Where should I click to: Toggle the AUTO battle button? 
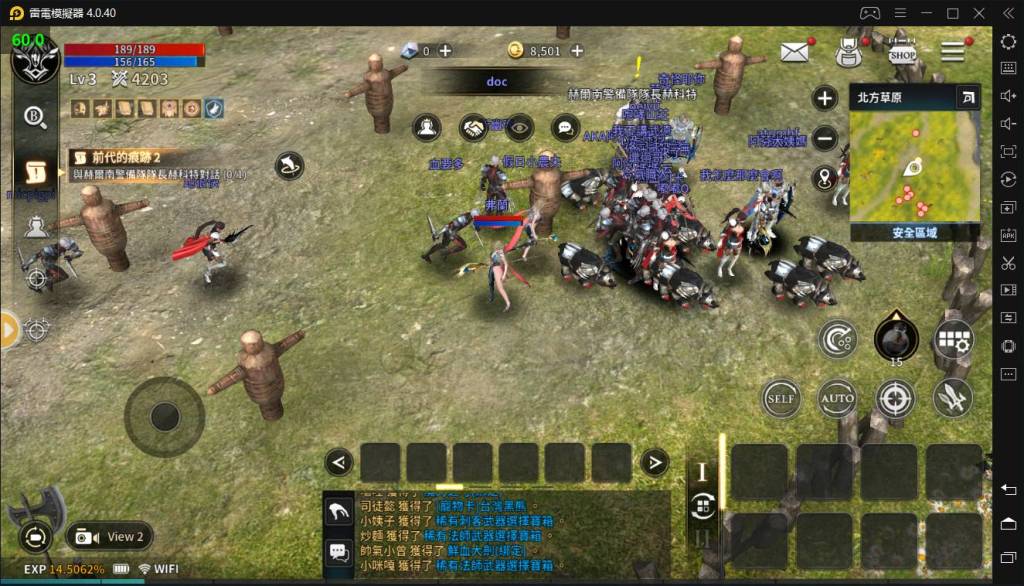[837, 398]
